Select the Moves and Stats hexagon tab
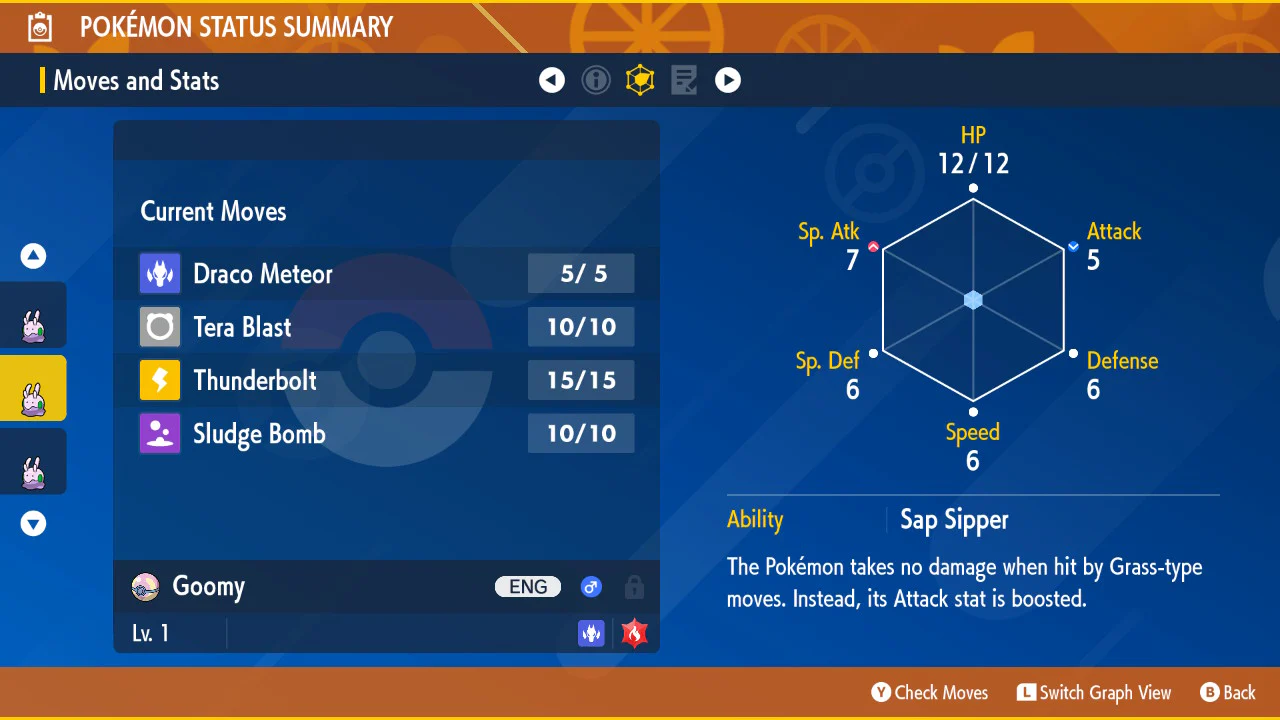The height and width of the screenshot is (720, 1280). (640, 80)
